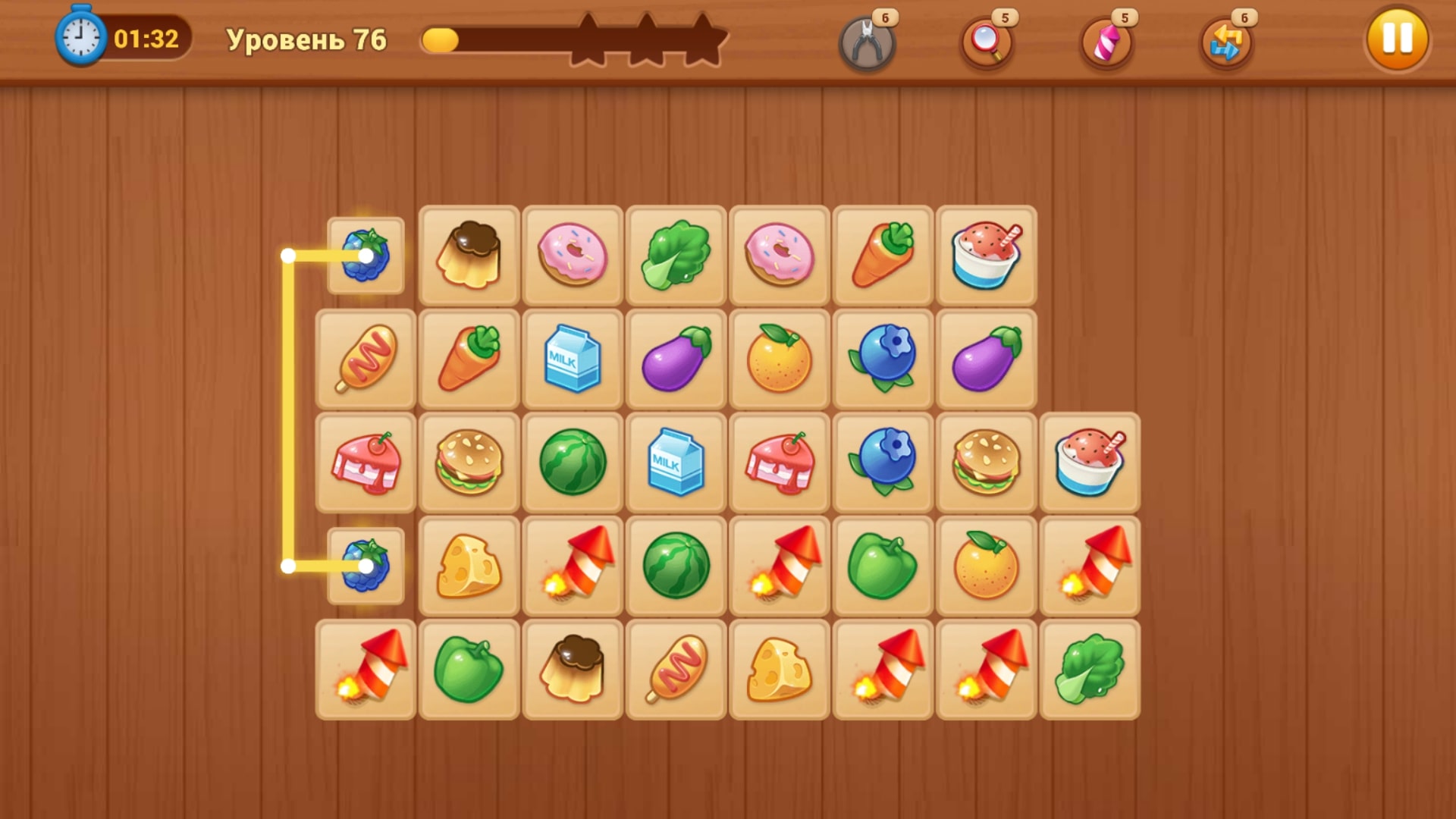
Task: Select the highlighted blueberry tile in top row
Action: point(366,256)
